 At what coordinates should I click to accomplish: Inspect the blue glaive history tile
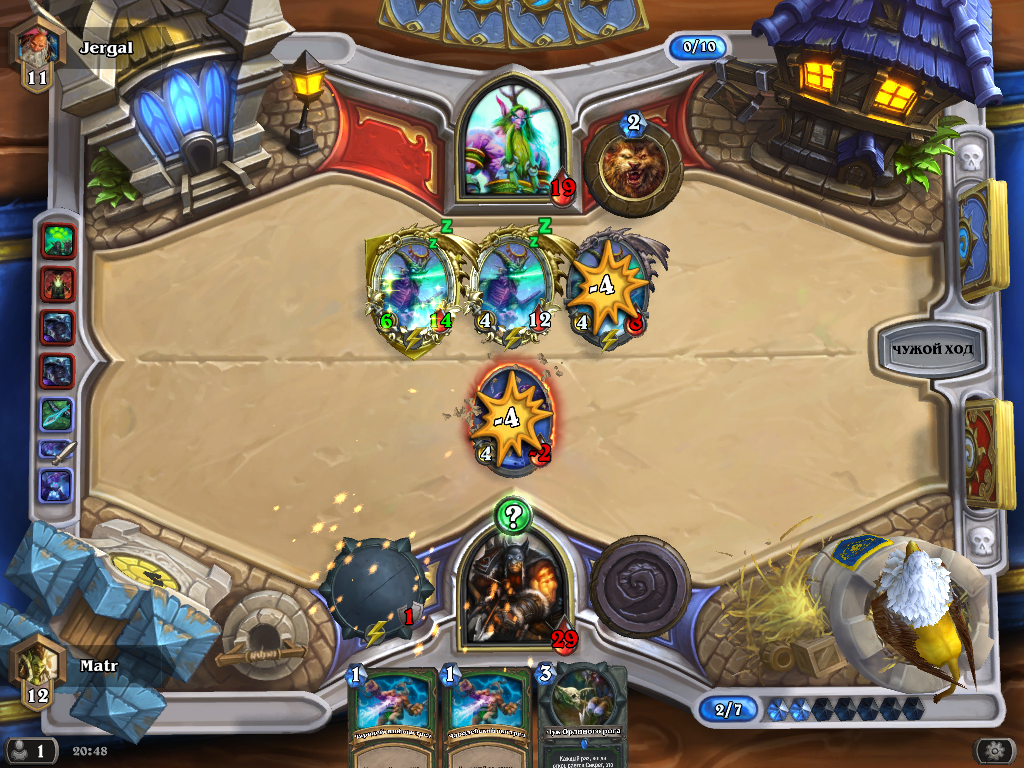point(58,415)
